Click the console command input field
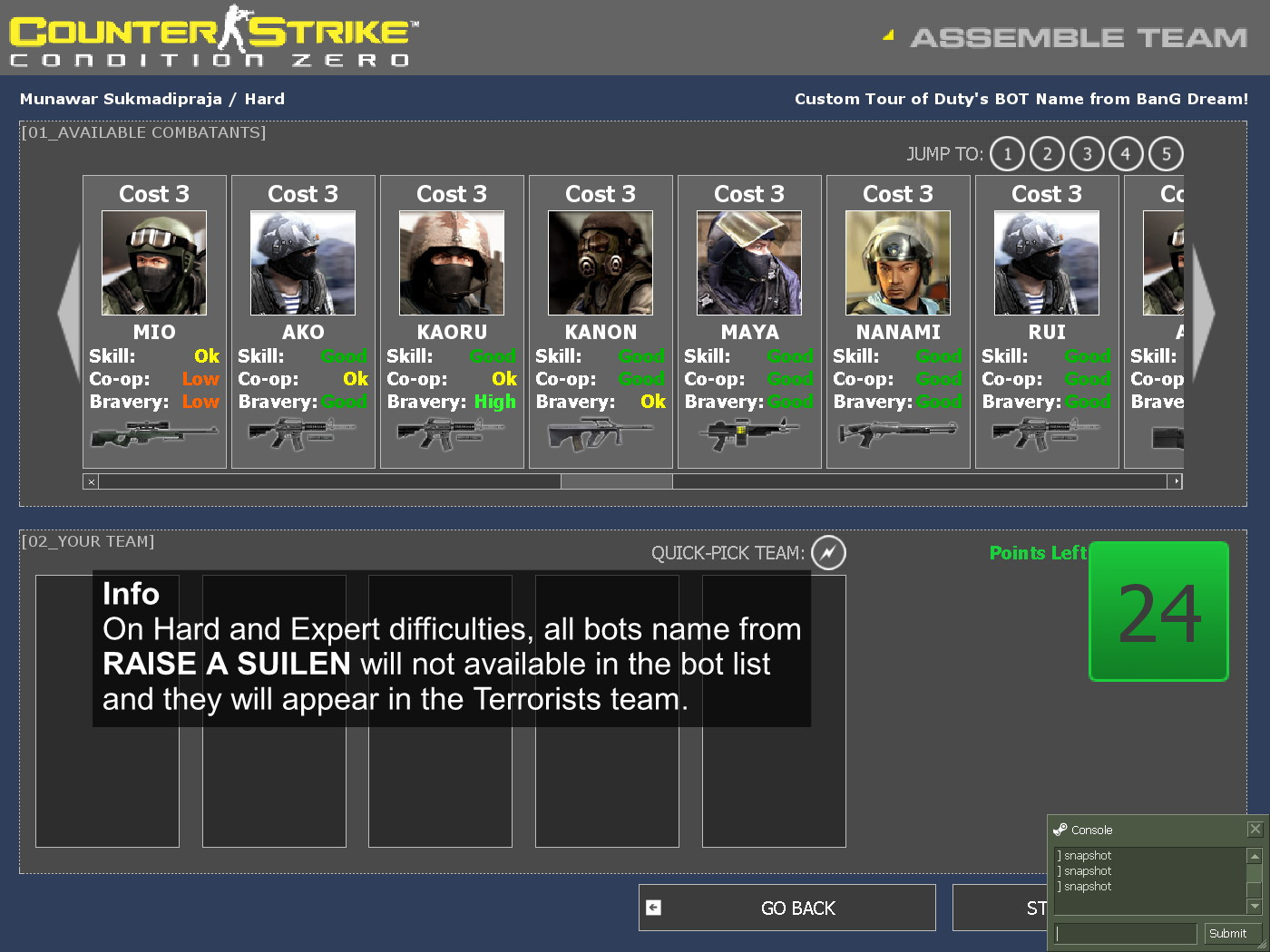Viewport: 1270px width, 952px height. coord(1125,932)
